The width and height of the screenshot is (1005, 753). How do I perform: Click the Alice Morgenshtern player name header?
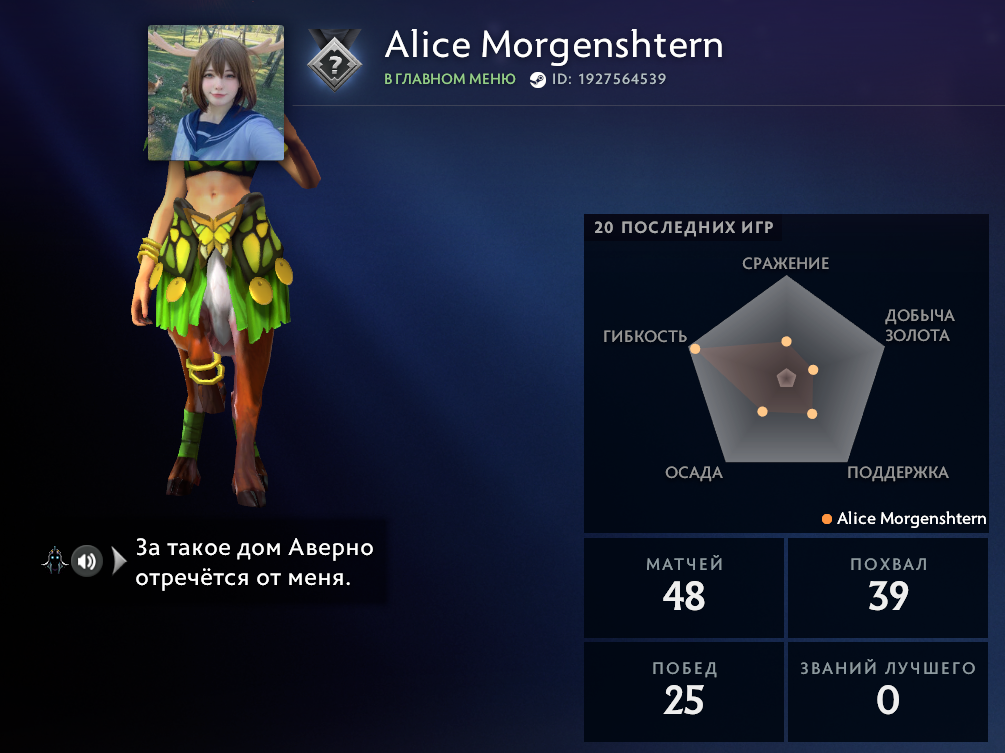[x=553, y=45]
